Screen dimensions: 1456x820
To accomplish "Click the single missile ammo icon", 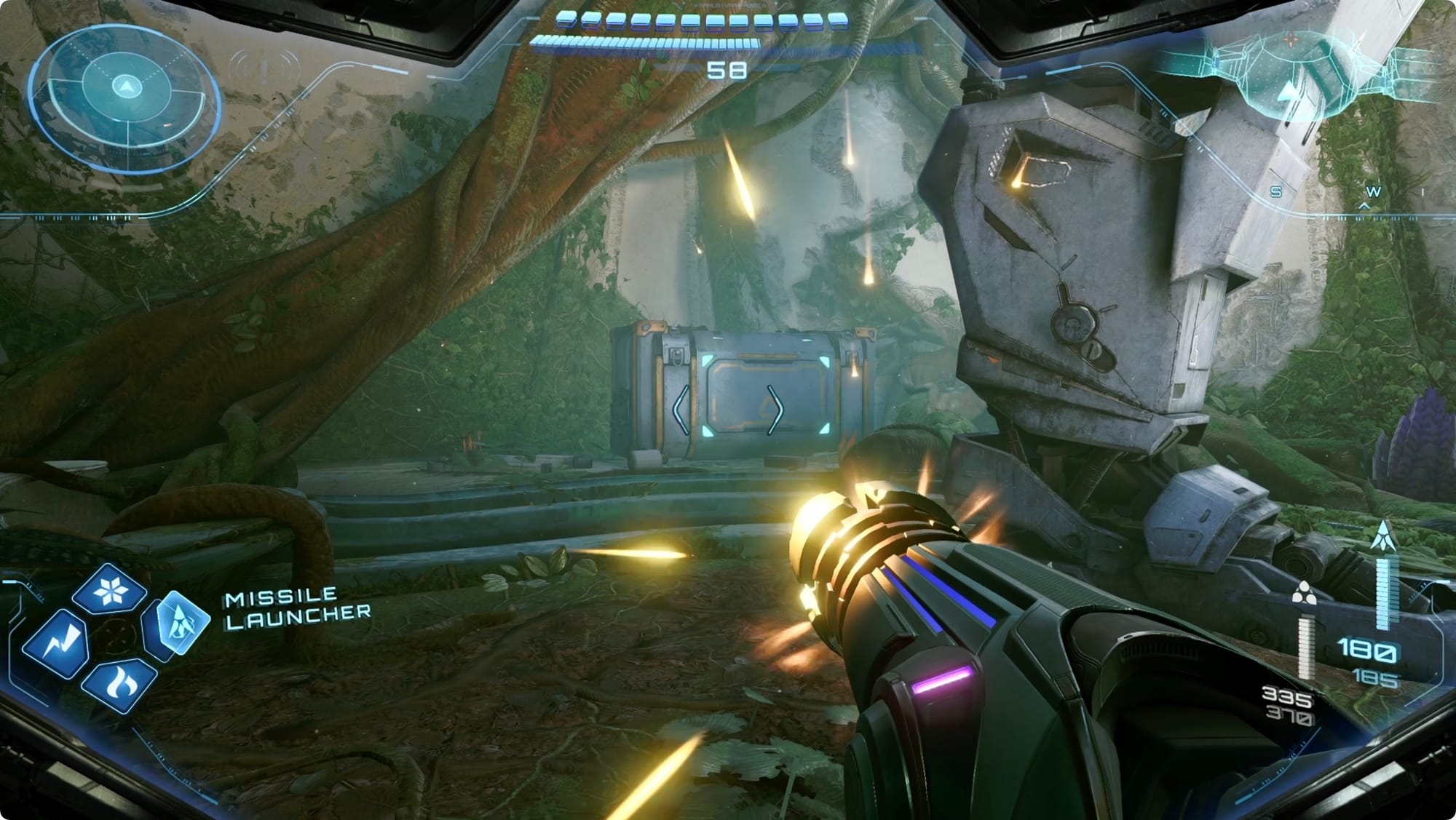I will pyautogui.click(x=1382, y=536).
